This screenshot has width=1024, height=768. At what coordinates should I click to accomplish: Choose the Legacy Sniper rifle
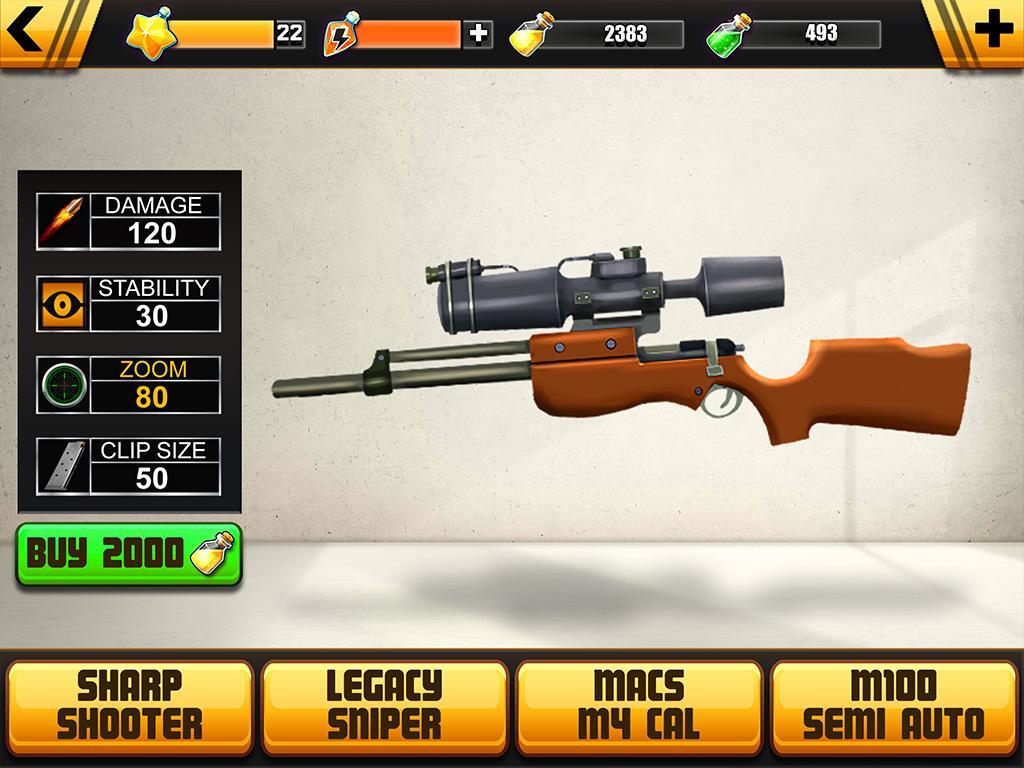pyautogui.click(x=385, y=704)
